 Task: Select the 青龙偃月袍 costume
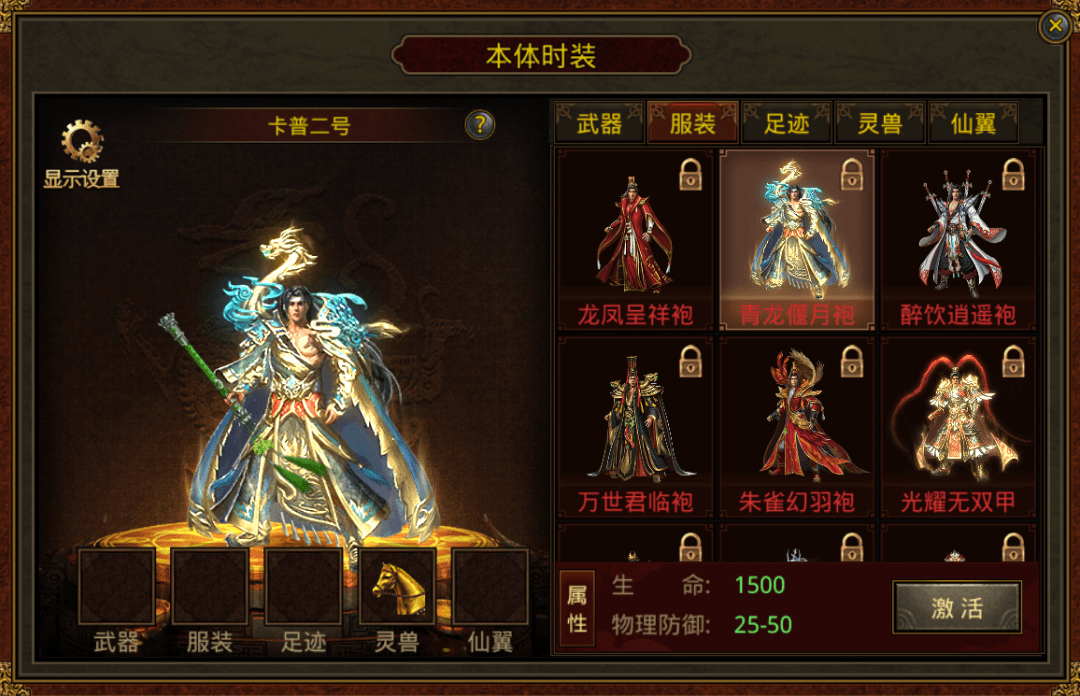(797, 240)
